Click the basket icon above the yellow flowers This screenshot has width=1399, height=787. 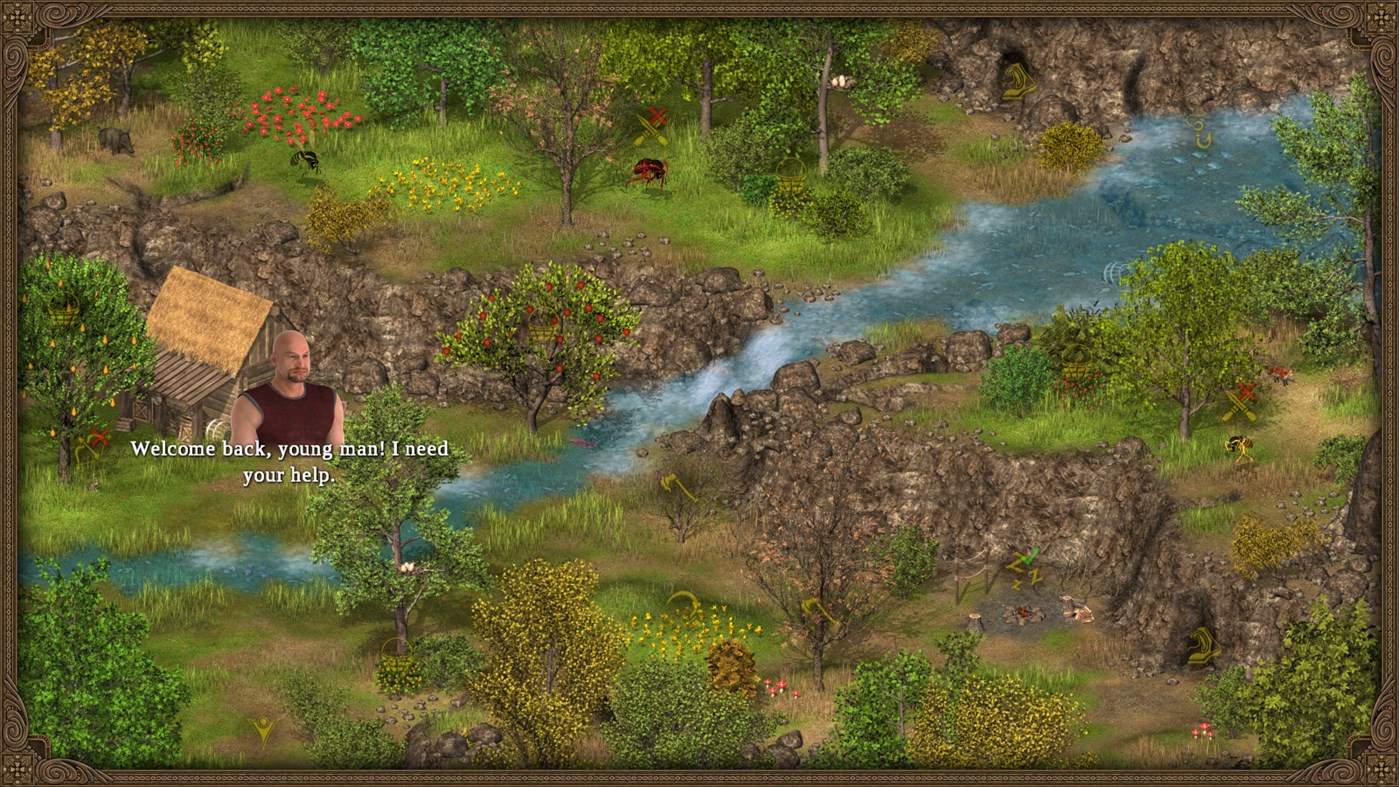tap(790, 172)
